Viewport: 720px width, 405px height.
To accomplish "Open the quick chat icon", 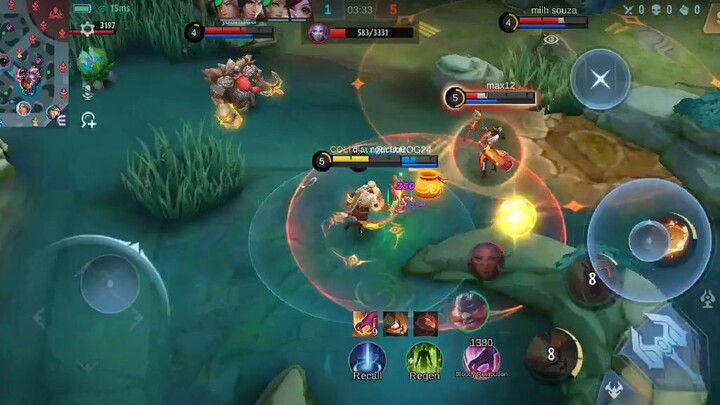I will 88,120.
